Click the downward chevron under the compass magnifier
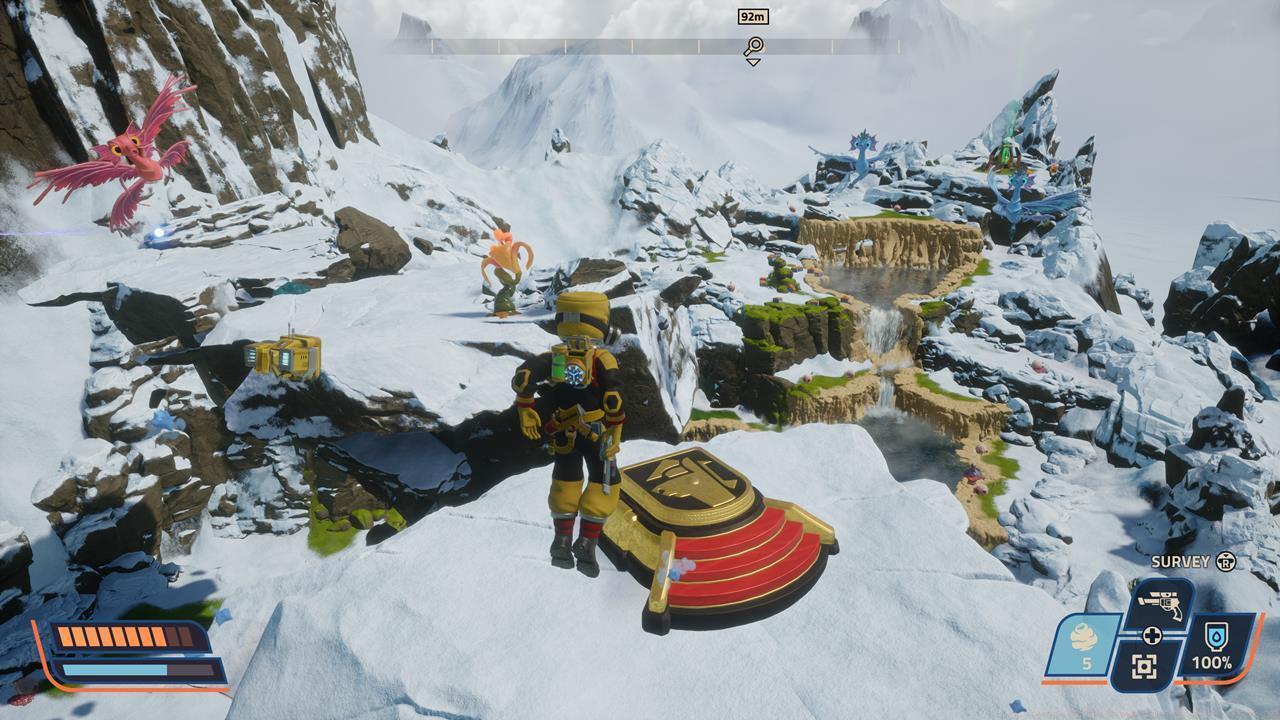This screenshot has height=720, width=1280. pos(753,61)
